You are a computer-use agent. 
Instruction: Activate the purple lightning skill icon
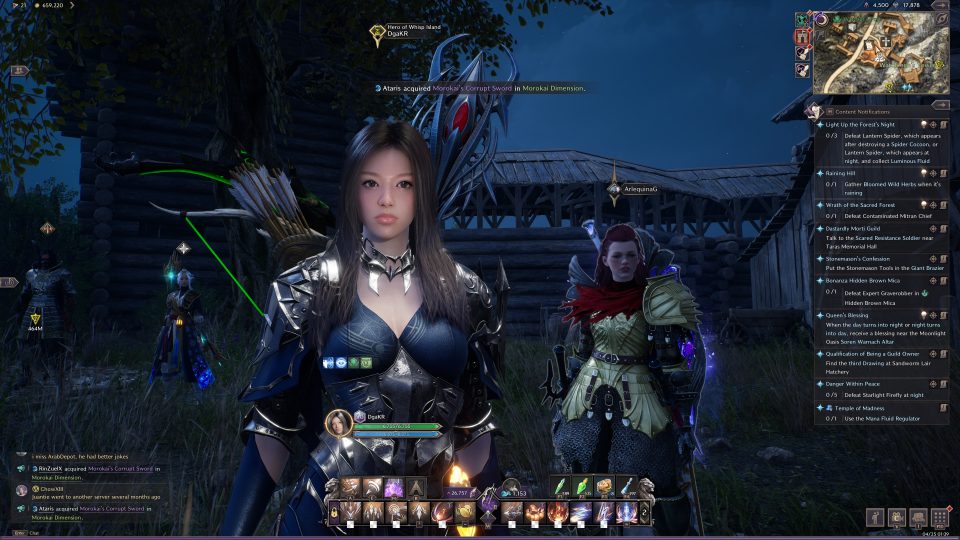[x=393, y=487]
